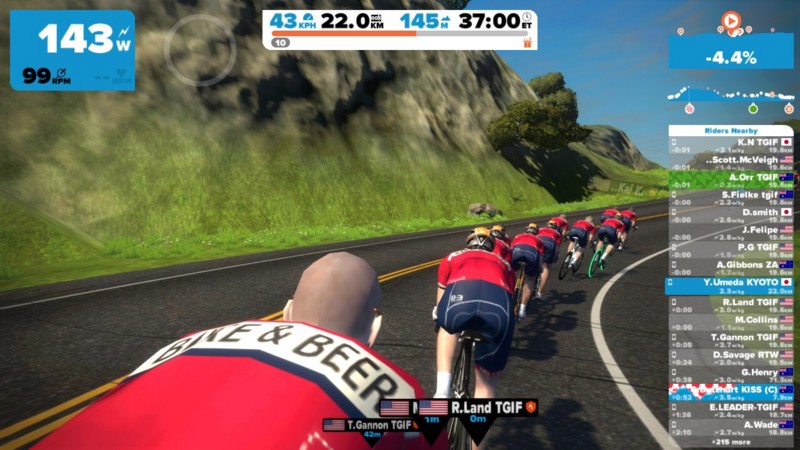Open the route elevation profile with -4.4% gradient
The image size is (800, 450).
pyautogui.click(x=730, y=80)
